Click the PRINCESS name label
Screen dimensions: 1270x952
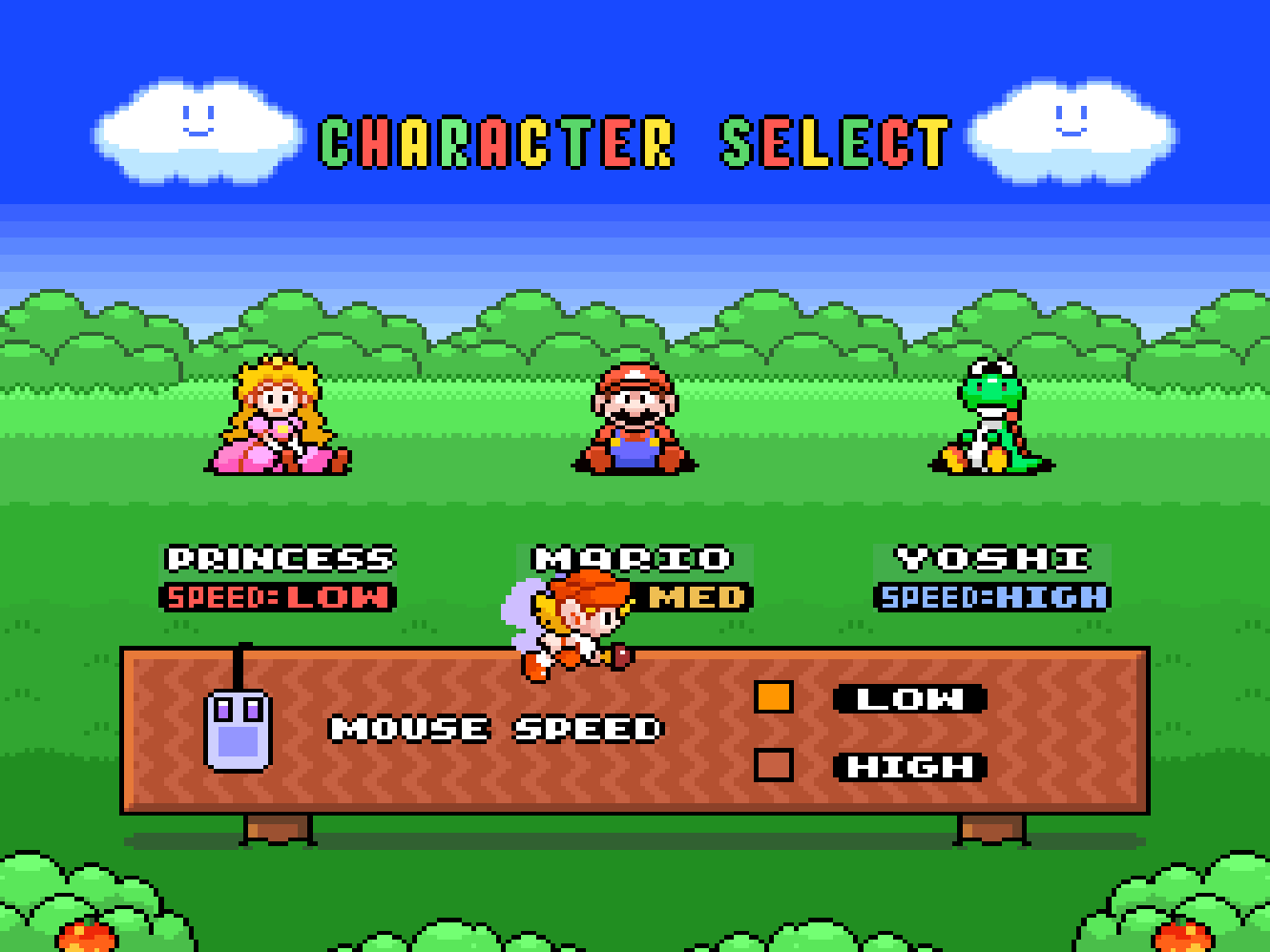point(280,558)
